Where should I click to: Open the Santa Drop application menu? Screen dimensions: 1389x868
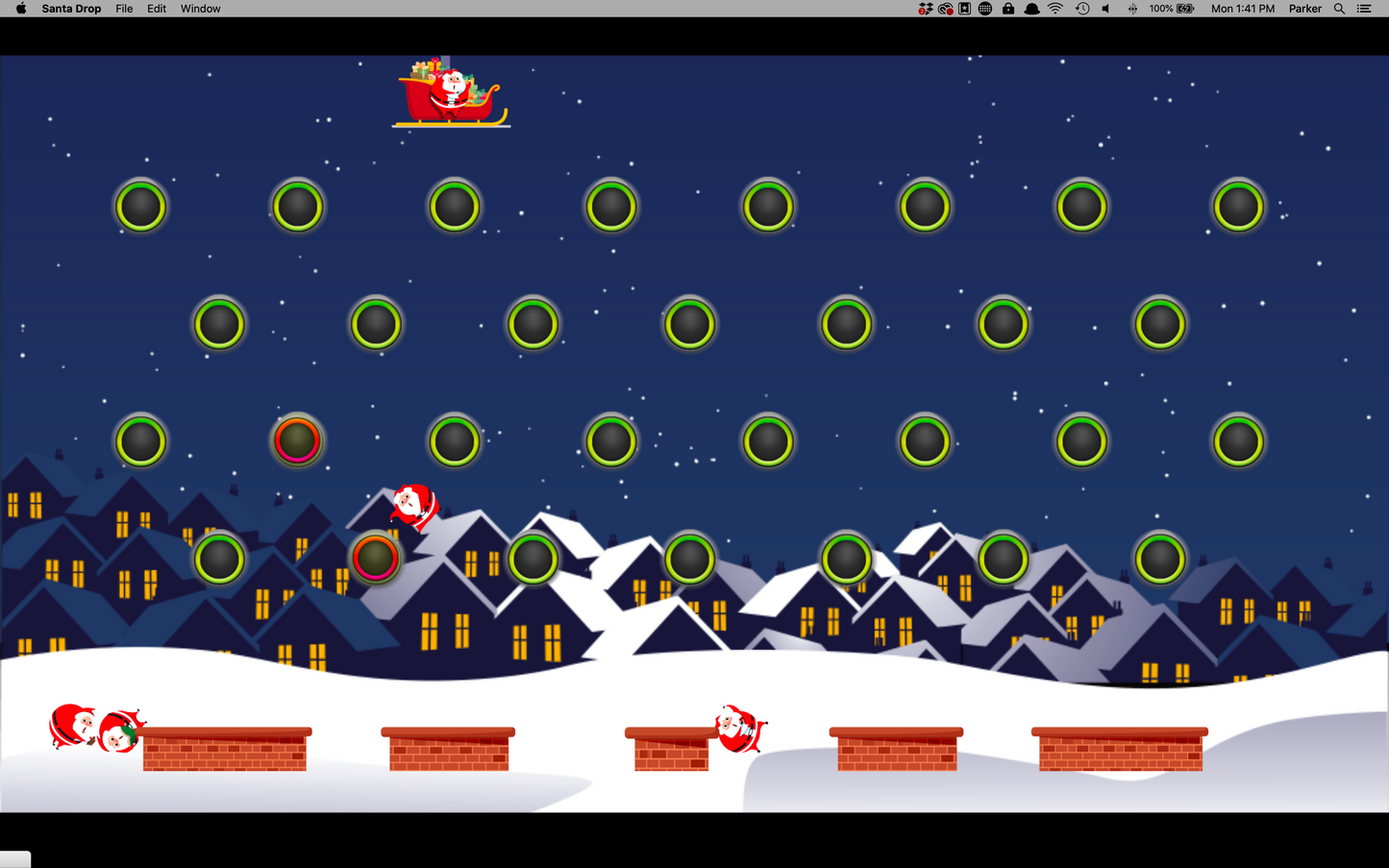pos(71,9)
